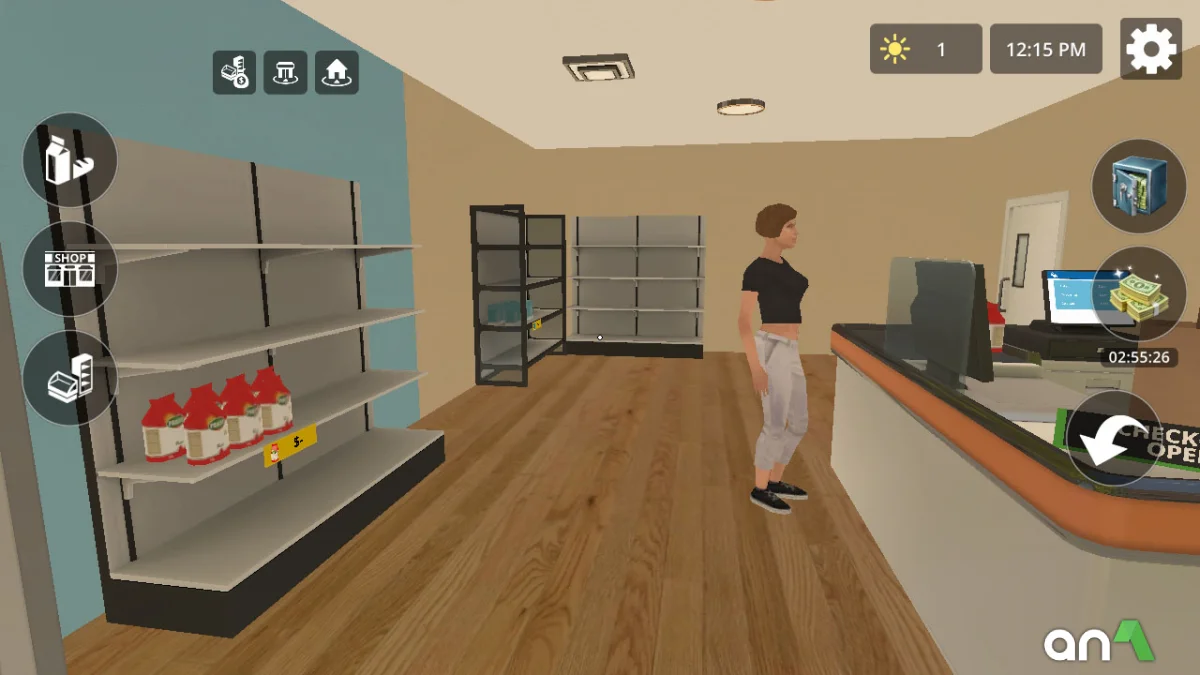Open the shelves and furniture menu
Viewport: 1200px width, 675px height.
click(x=70, y=377)
